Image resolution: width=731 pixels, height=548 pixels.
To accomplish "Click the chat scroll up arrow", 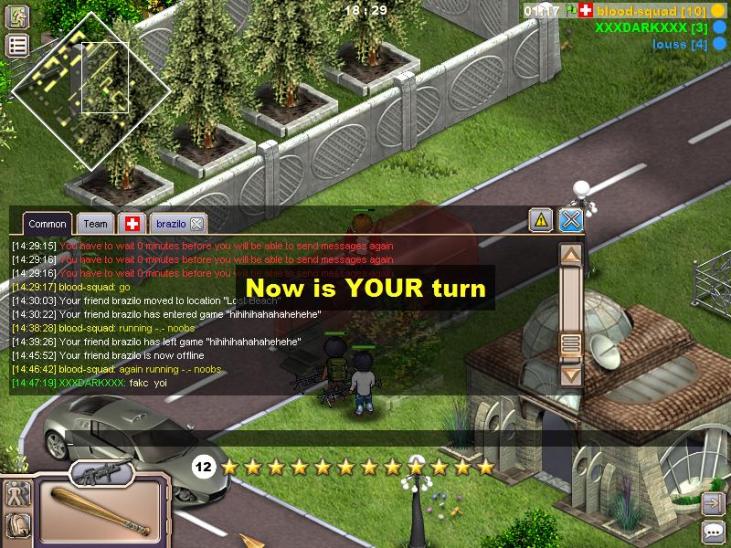I will [x=571, y=255].
